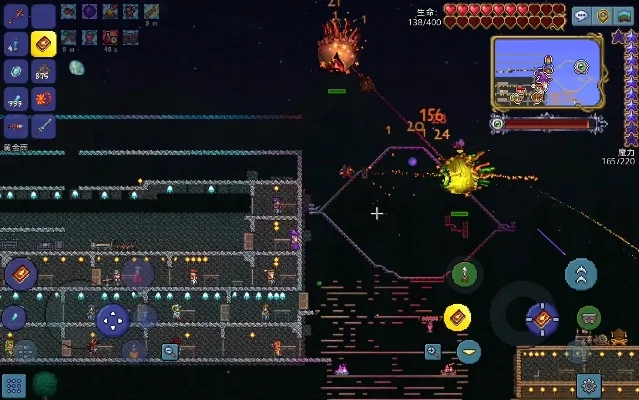Tap the spell tome quick-use button at left
Screen dimensions: 639x400
[x=20, y=273]
